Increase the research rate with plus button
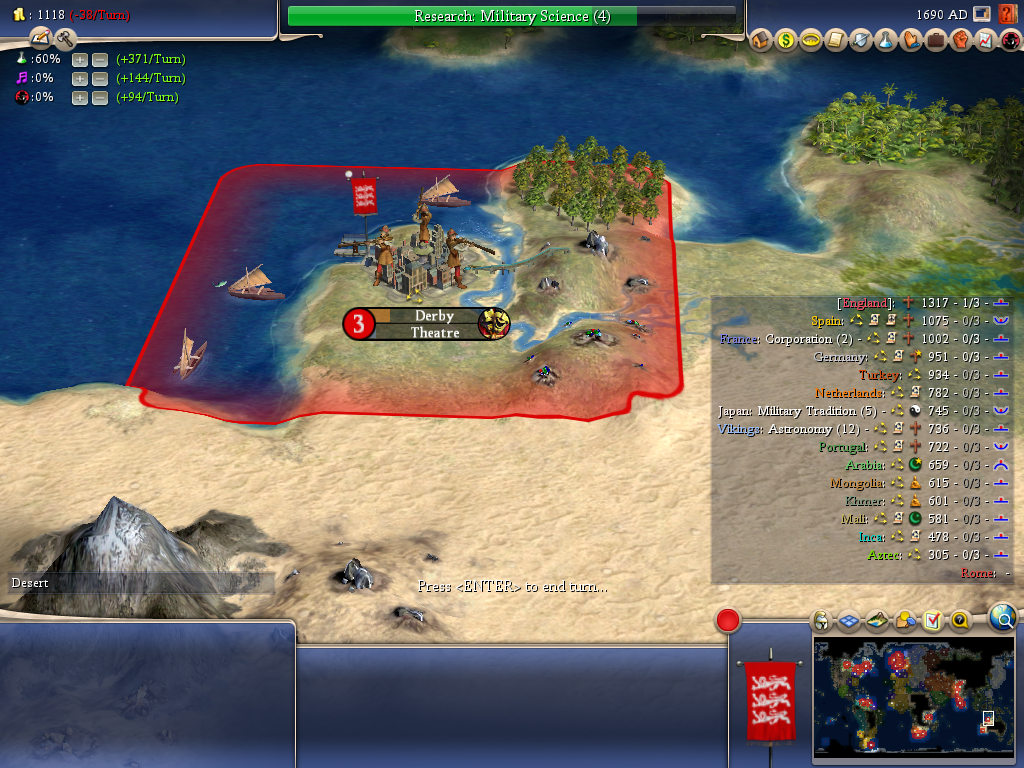Screen dimensions: 1024x768 [80, 59]
